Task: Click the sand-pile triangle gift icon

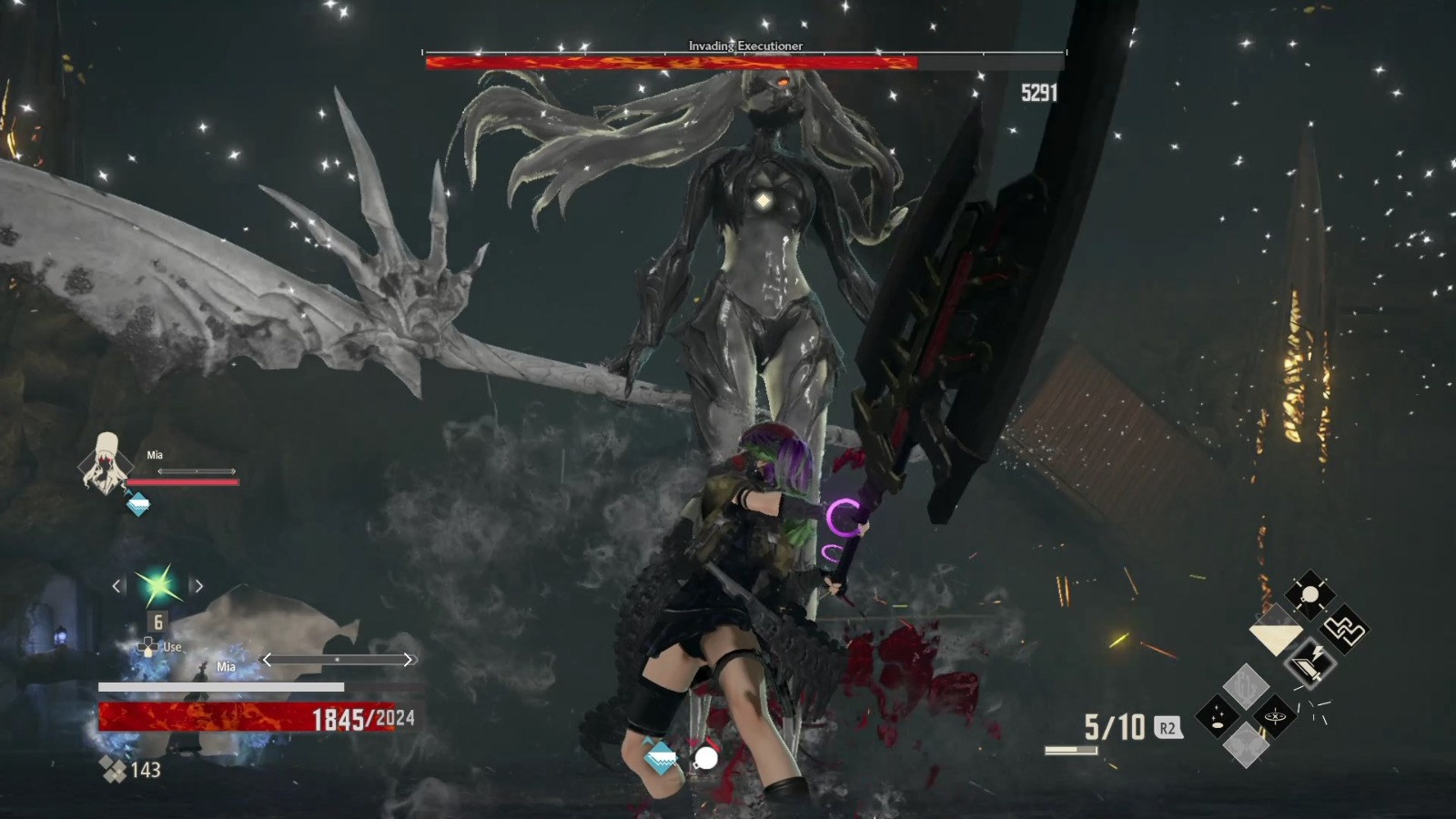Action: tap(1276, 628)
